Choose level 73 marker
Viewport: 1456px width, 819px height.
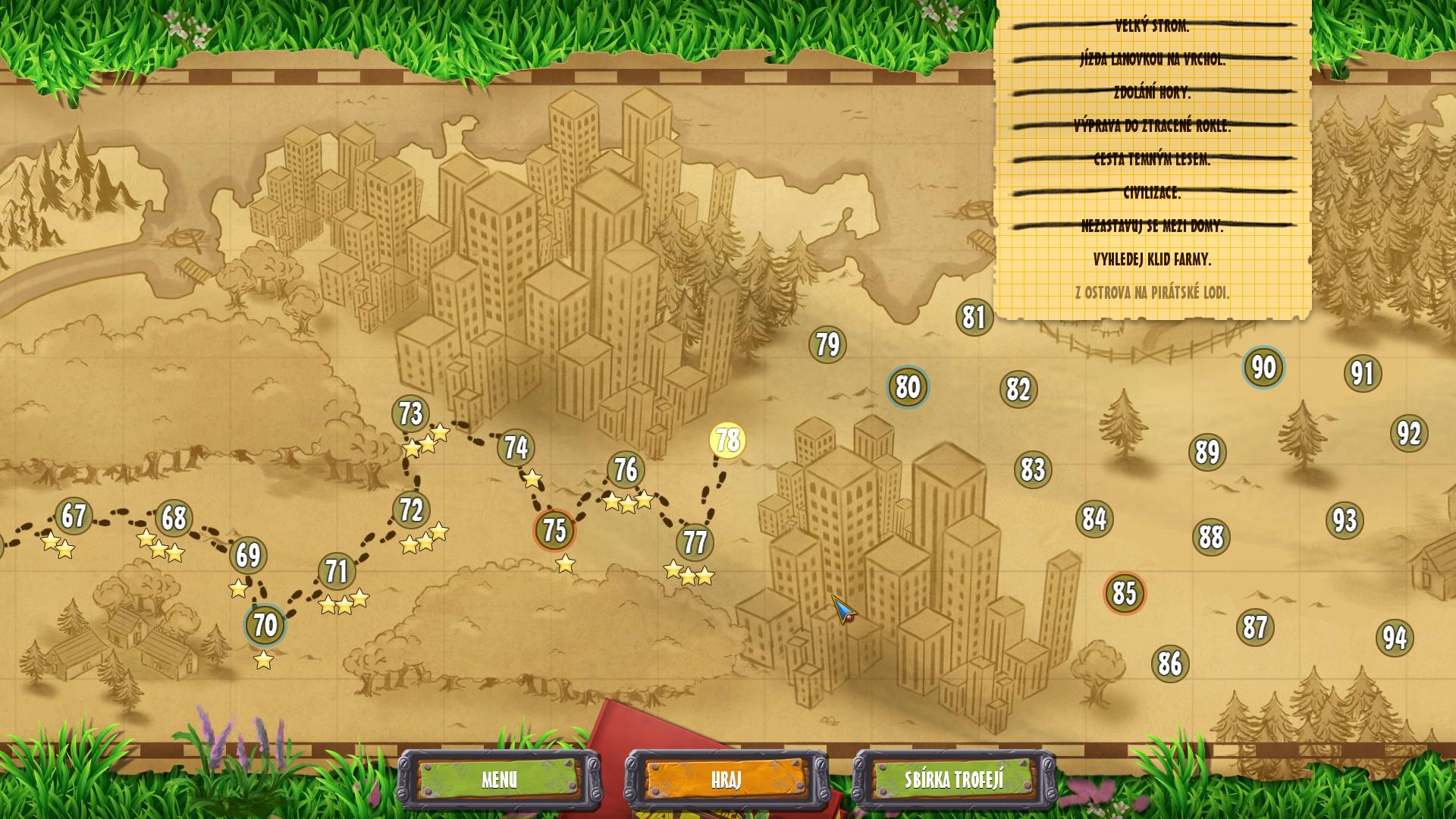[410, 414]
